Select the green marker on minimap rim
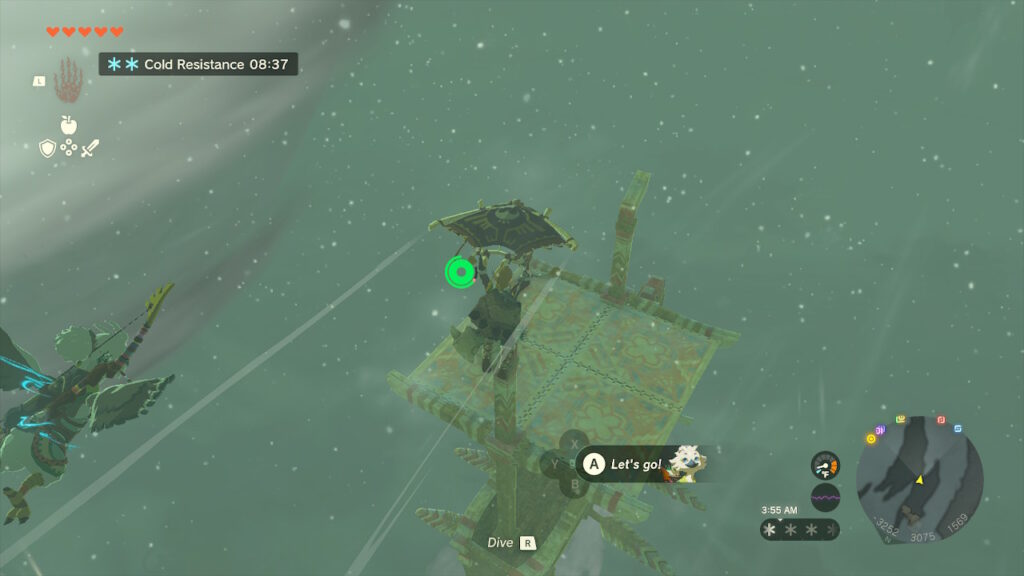Screen dimensions: 1024x576 click(x=901, y=419)
